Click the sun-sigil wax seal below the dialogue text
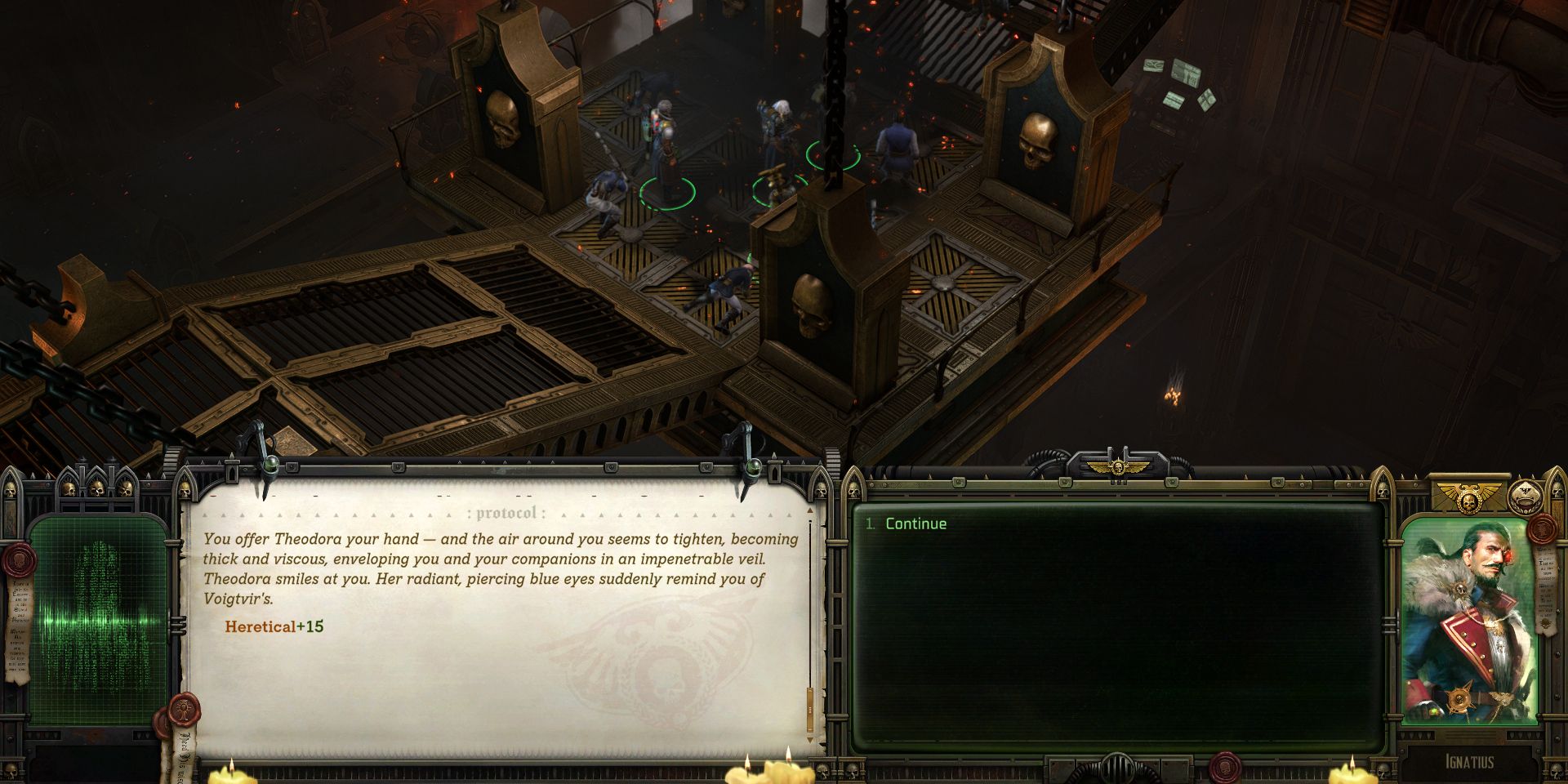This screenshot has width=1568, height=784. pos(183,708)
